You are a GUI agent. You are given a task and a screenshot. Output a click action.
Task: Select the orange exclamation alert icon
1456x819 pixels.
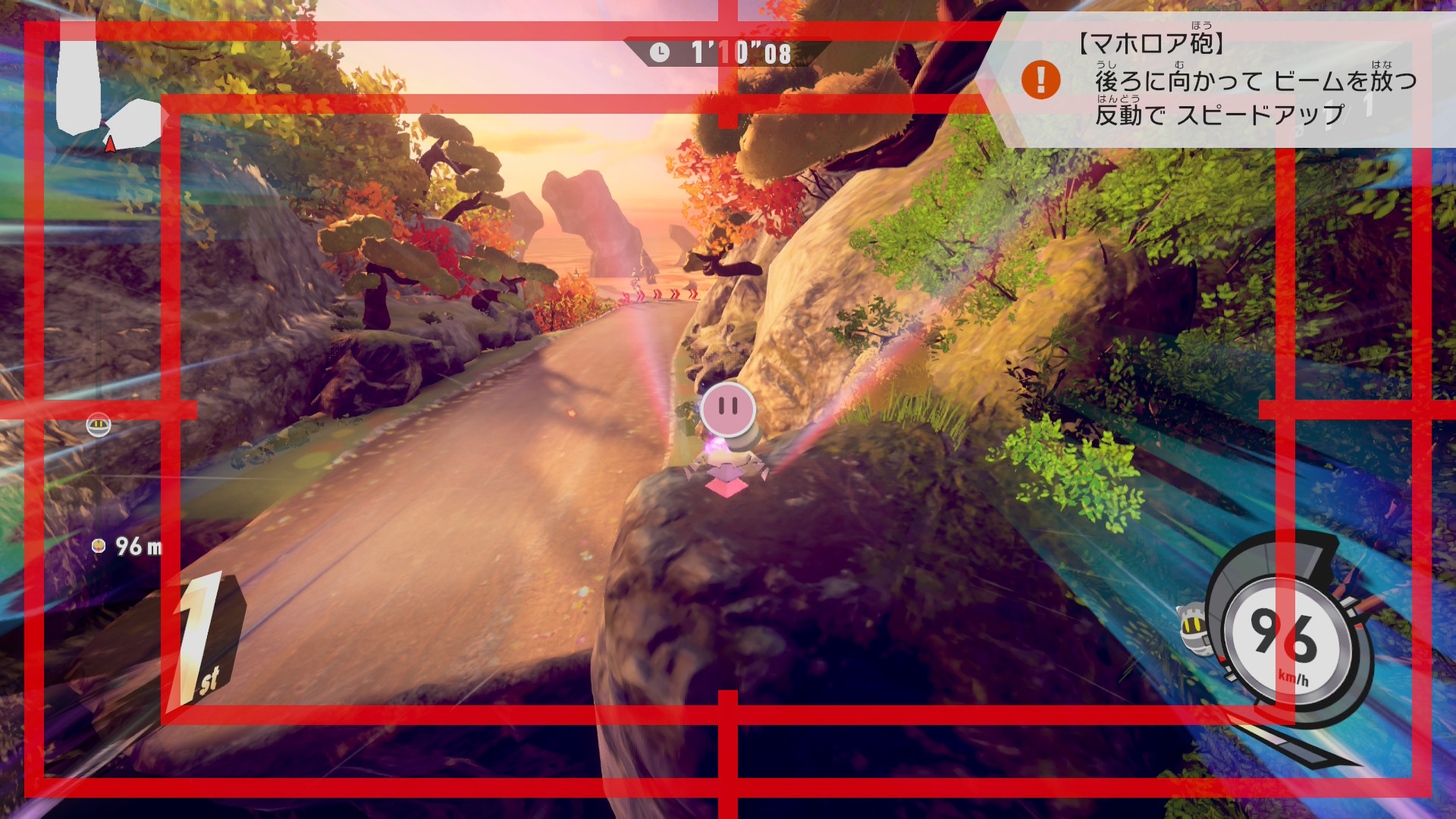coord(1040,80)
